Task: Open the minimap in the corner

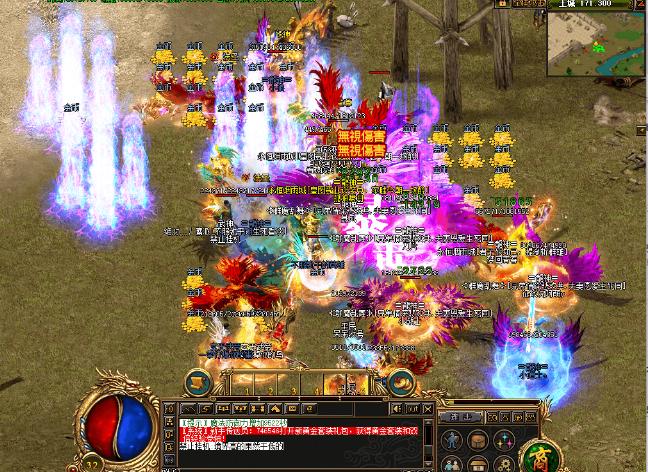Action: [x=596, y=44]
